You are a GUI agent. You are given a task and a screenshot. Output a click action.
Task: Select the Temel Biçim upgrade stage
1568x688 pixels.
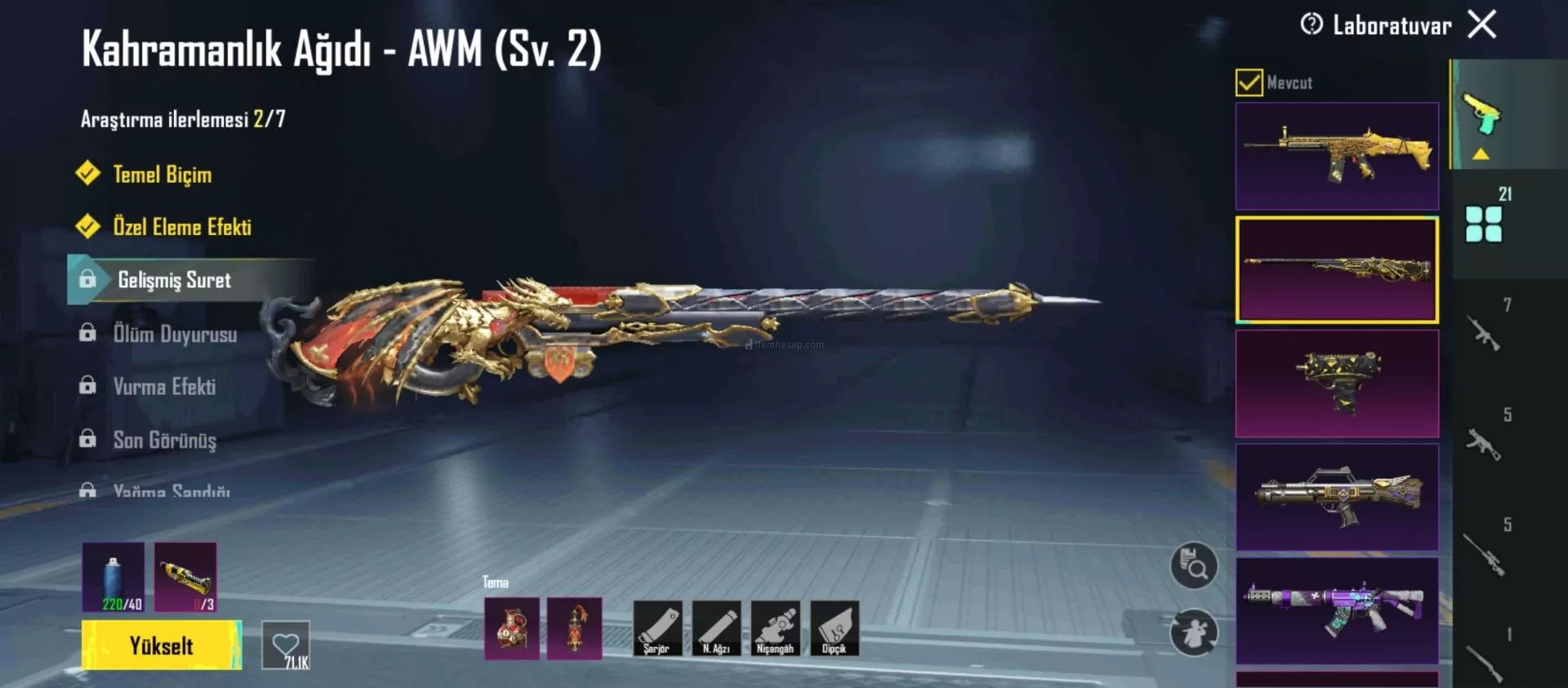pyautogui.click(x=162, y=175)
